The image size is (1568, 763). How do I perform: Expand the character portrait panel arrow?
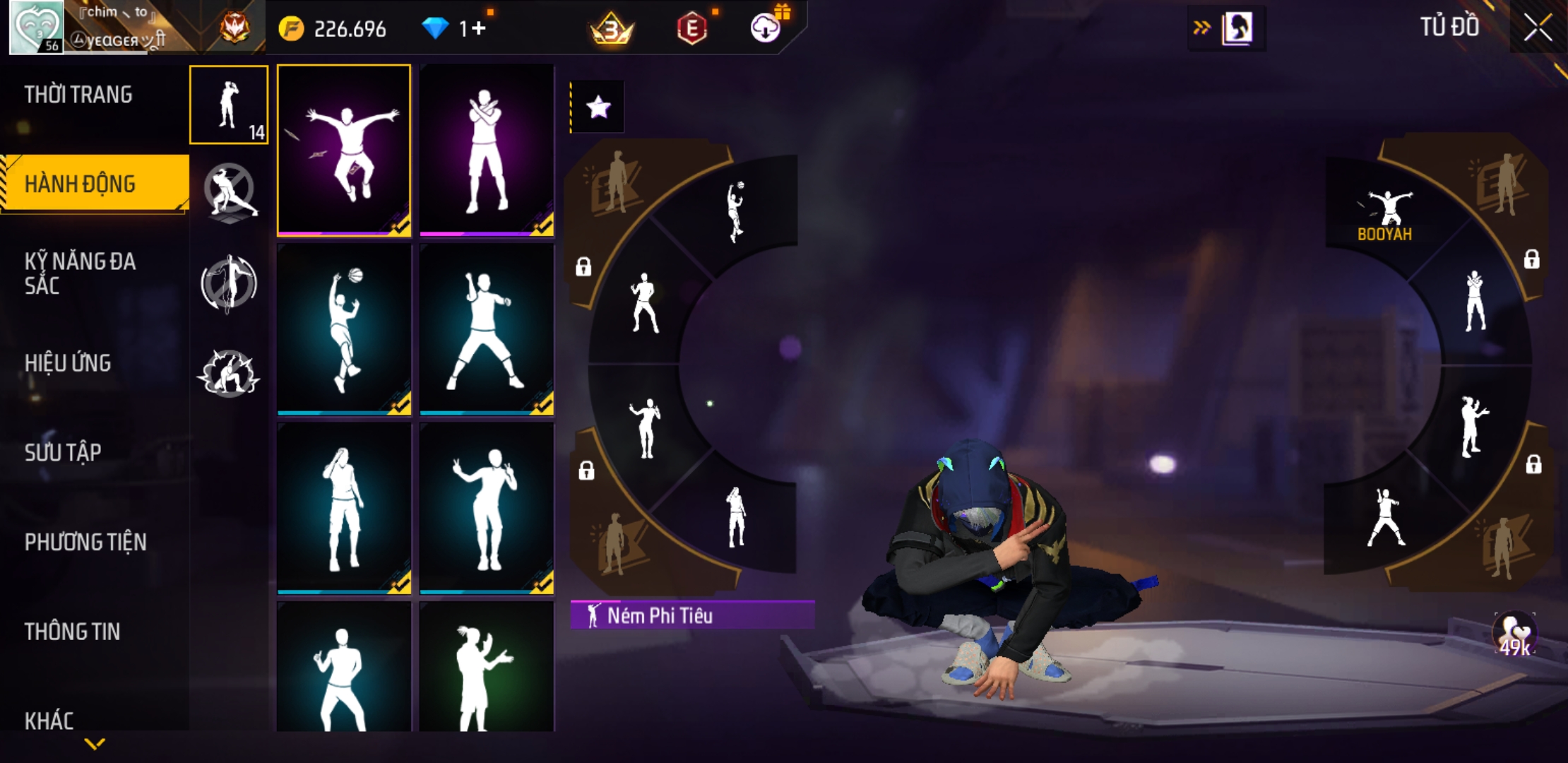tap(1201, 28)
